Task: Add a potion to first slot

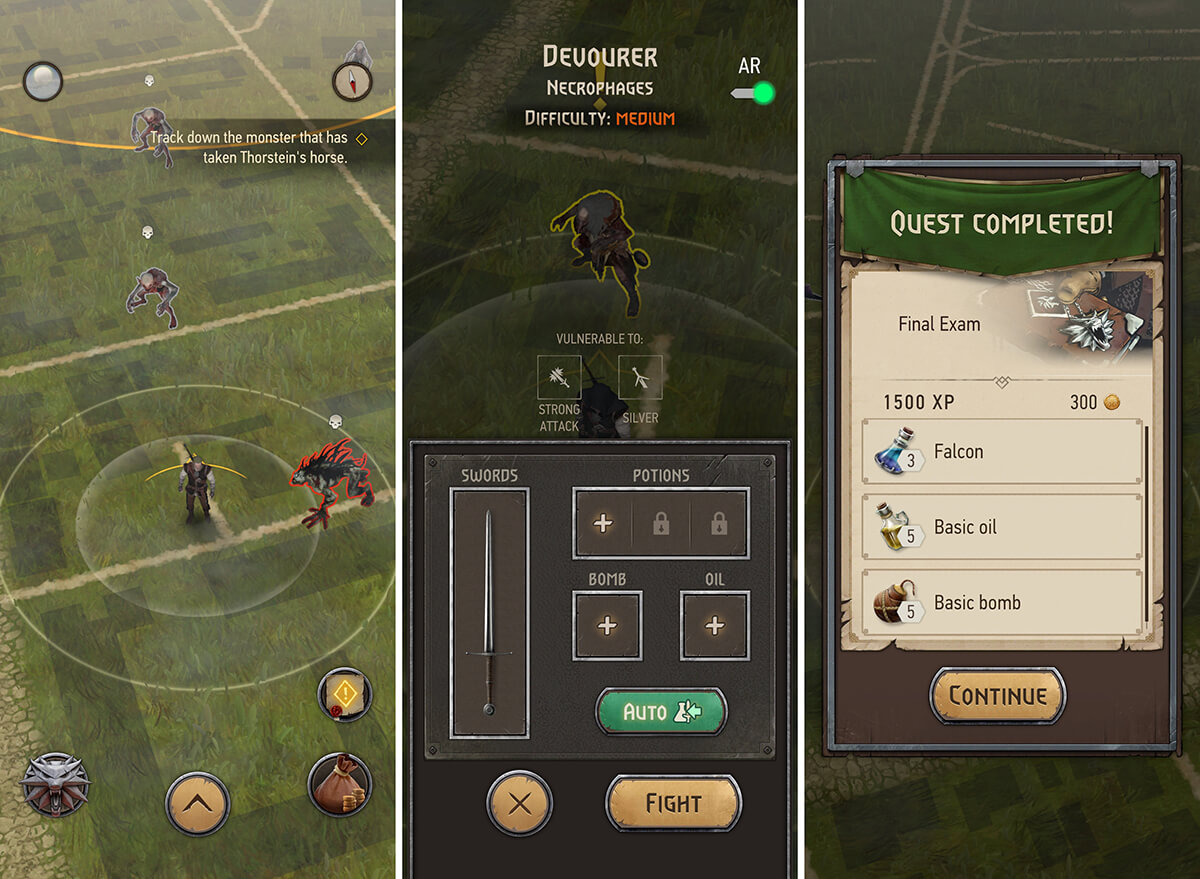Action: click(603, 523)
